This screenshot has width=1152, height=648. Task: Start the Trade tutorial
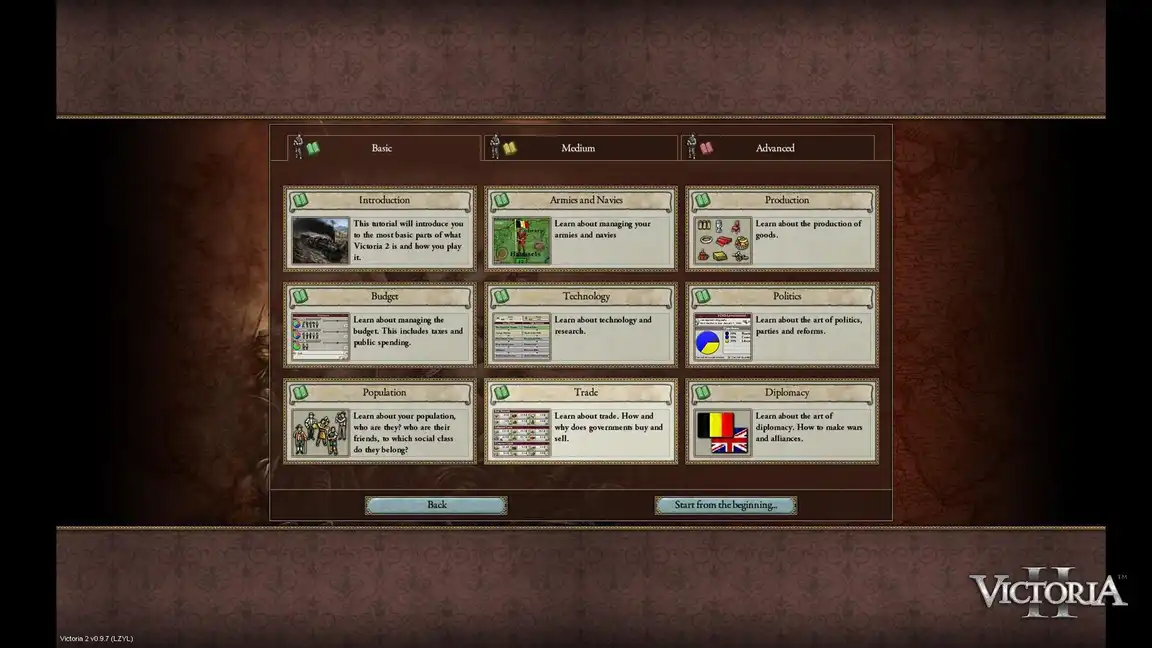pyautogui.click(x=581, y=420)
